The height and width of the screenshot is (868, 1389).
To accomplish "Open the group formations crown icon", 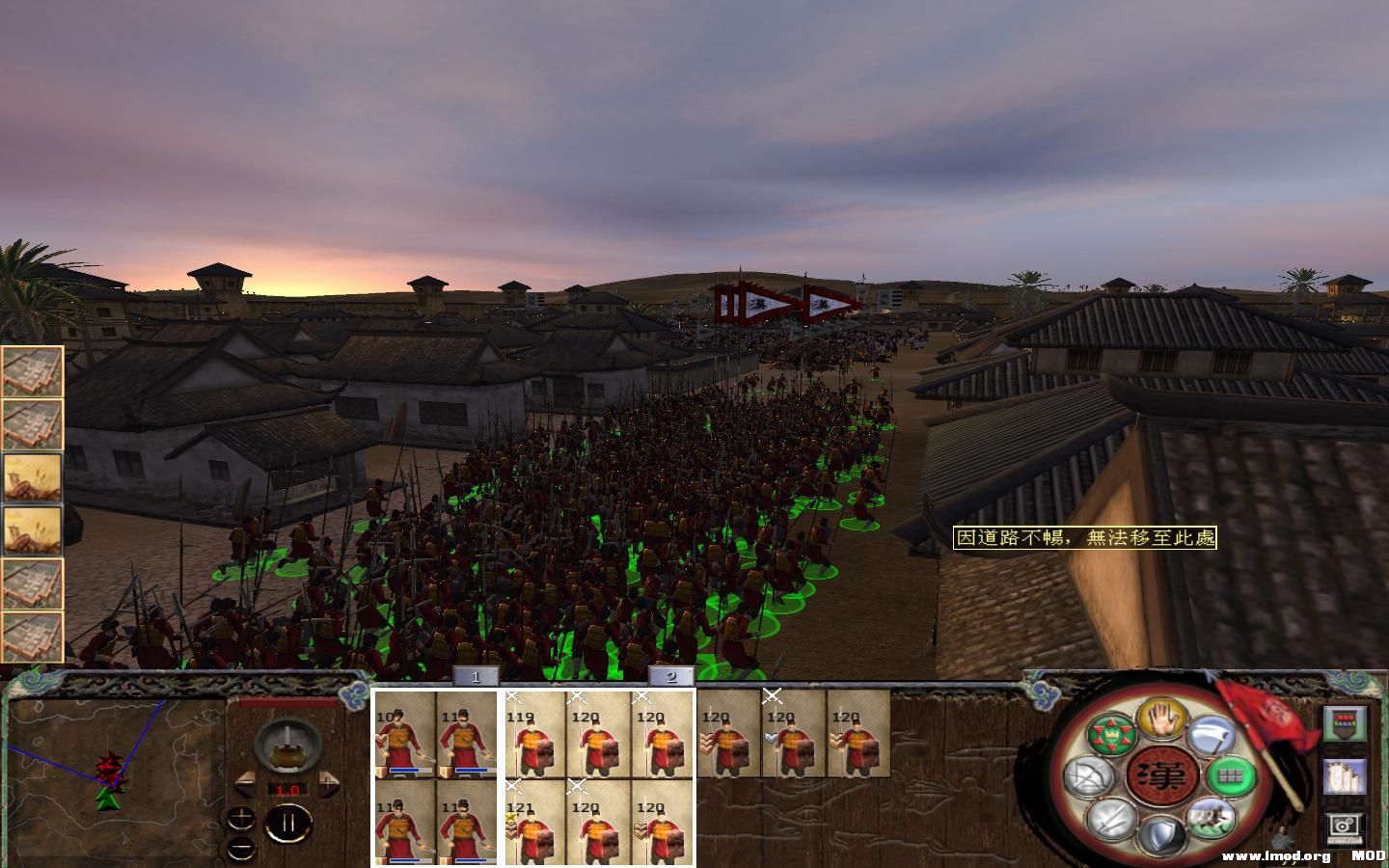I will tap(1111, 734).
